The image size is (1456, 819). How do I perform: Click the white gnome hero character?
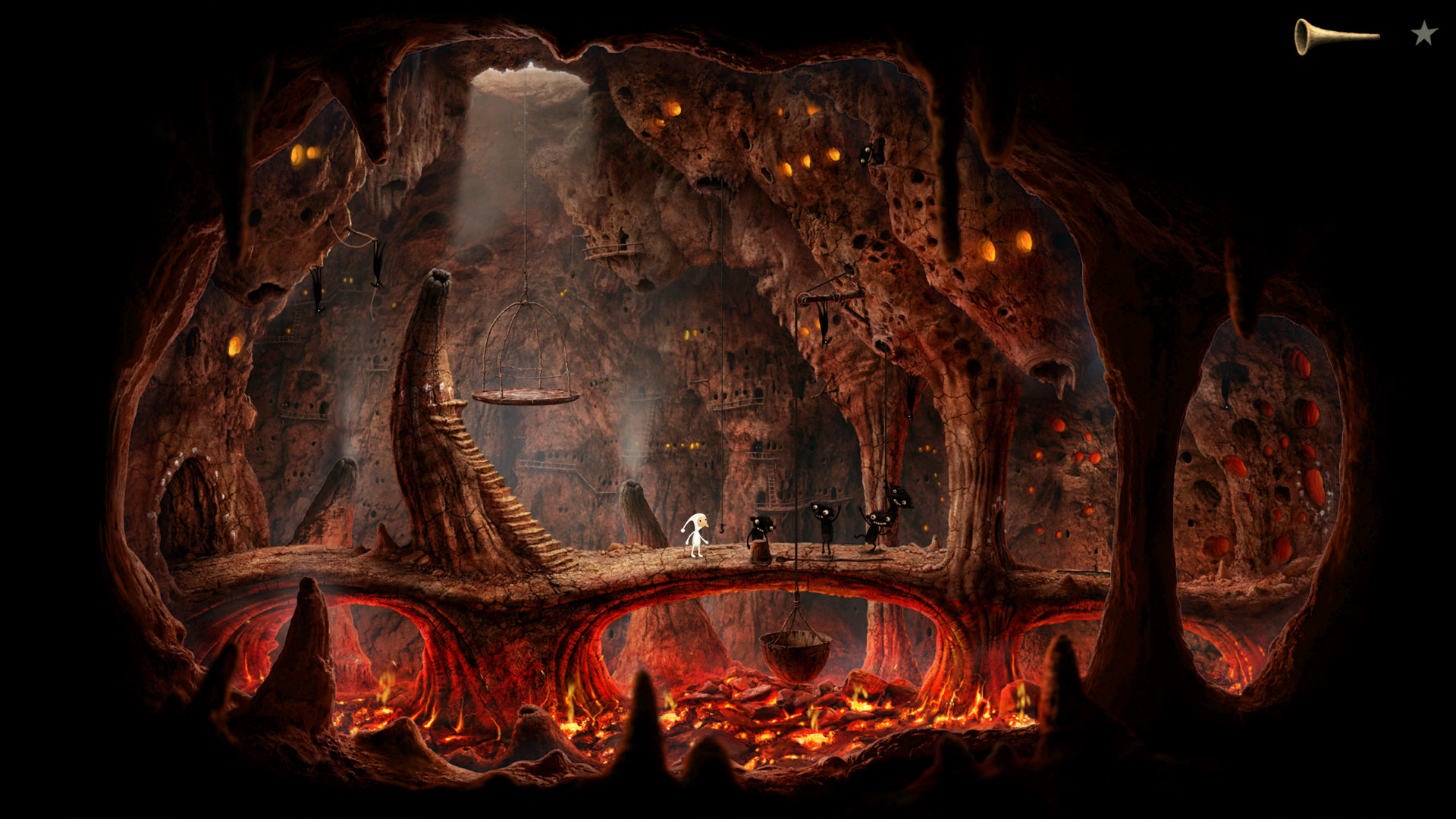[x=697, y=535]
